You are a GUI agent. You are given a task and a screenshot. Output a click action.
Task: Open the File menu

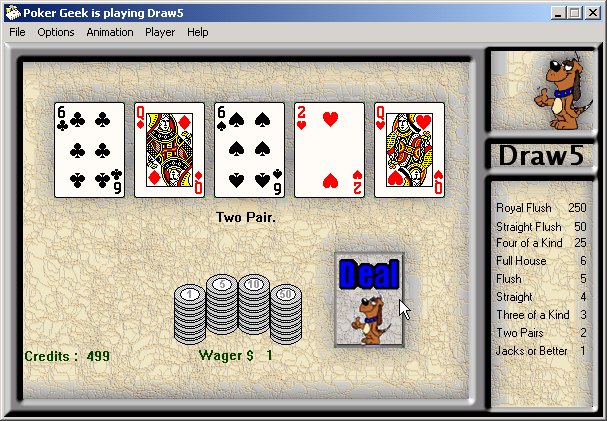point(17,32)
